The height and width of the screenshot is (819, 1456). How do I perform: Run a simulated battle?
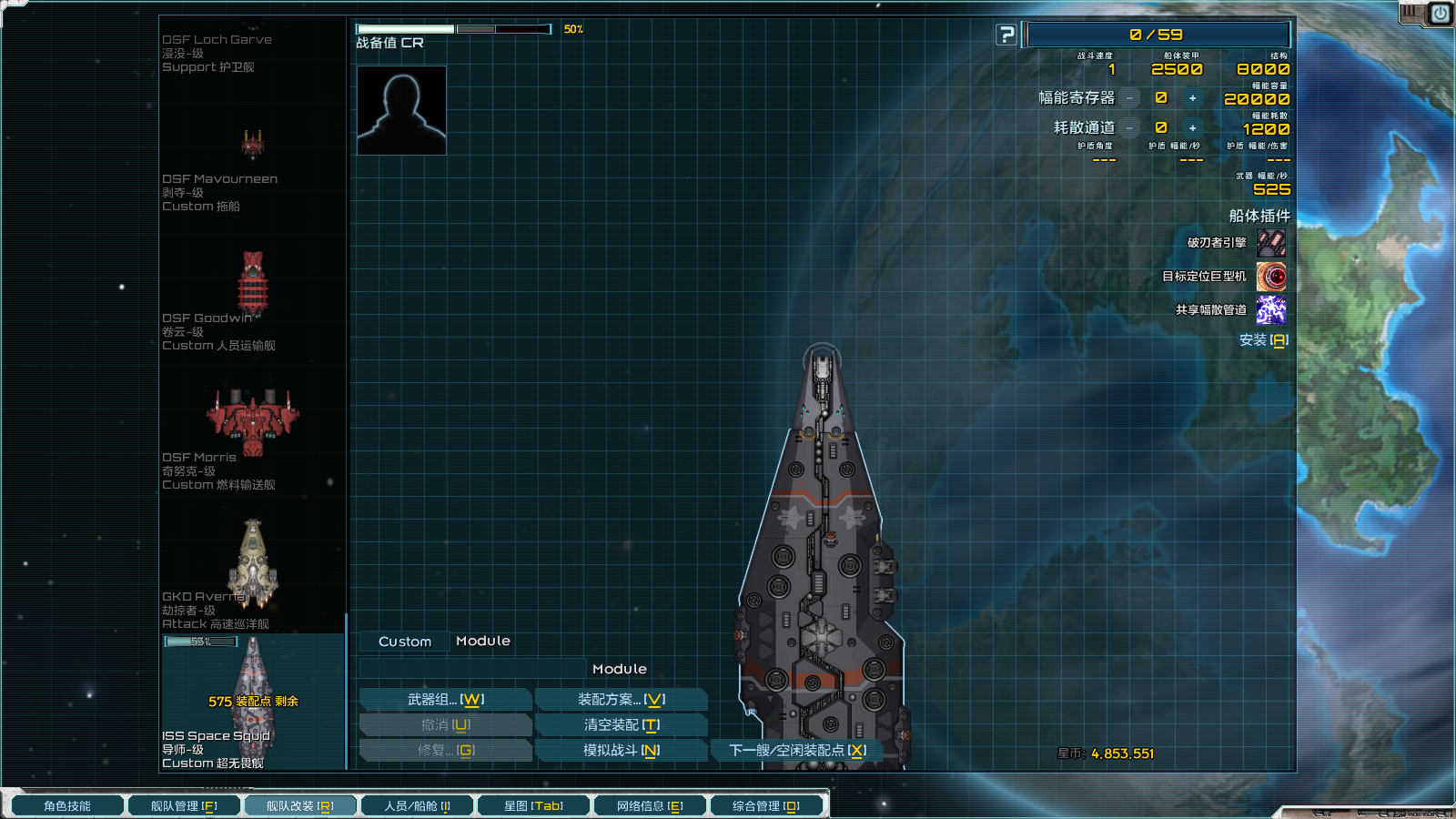click(621, 751)
